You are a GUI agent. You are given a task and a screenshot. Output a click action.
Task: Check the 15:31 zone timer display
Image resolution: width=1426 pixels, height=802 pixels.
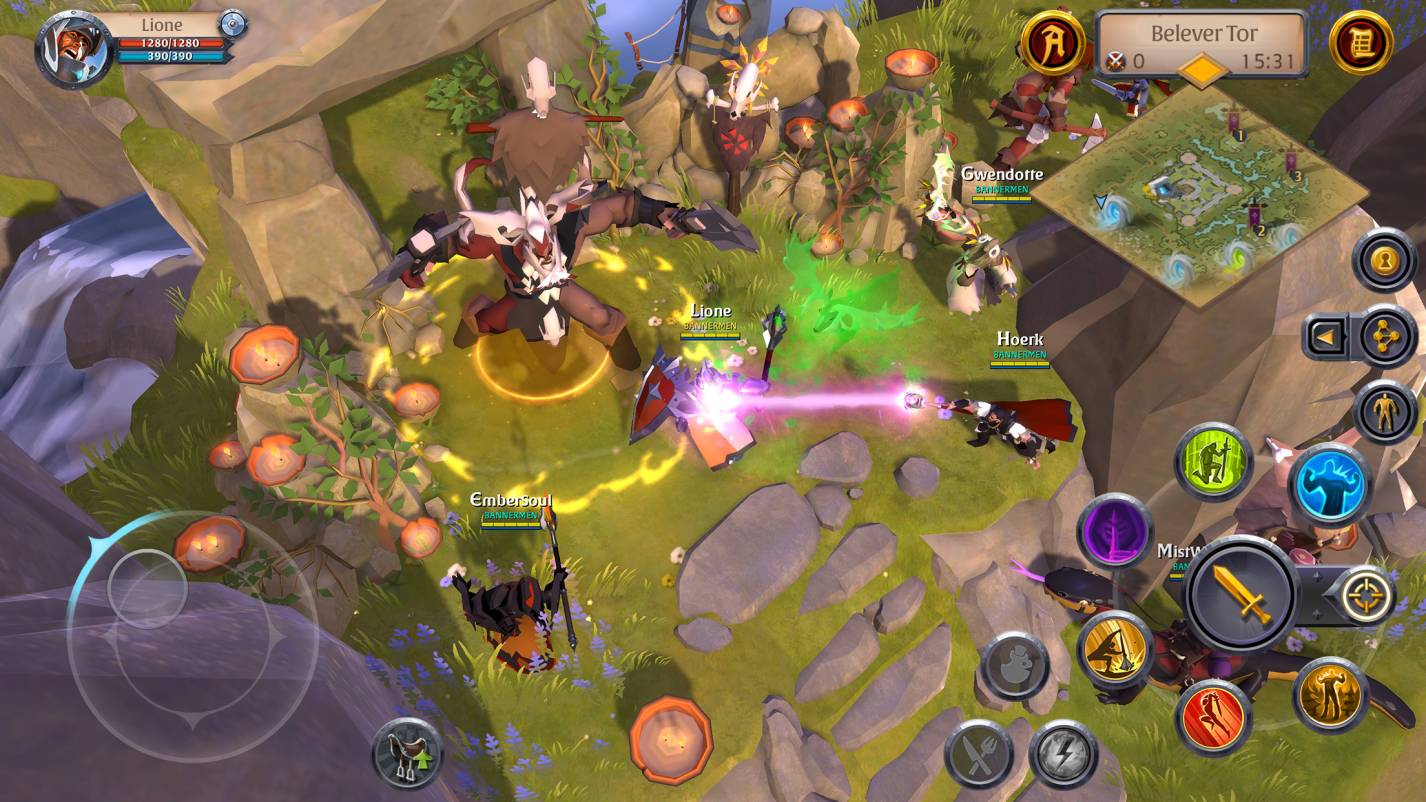pyautogui.click(x=1268, y=60)
